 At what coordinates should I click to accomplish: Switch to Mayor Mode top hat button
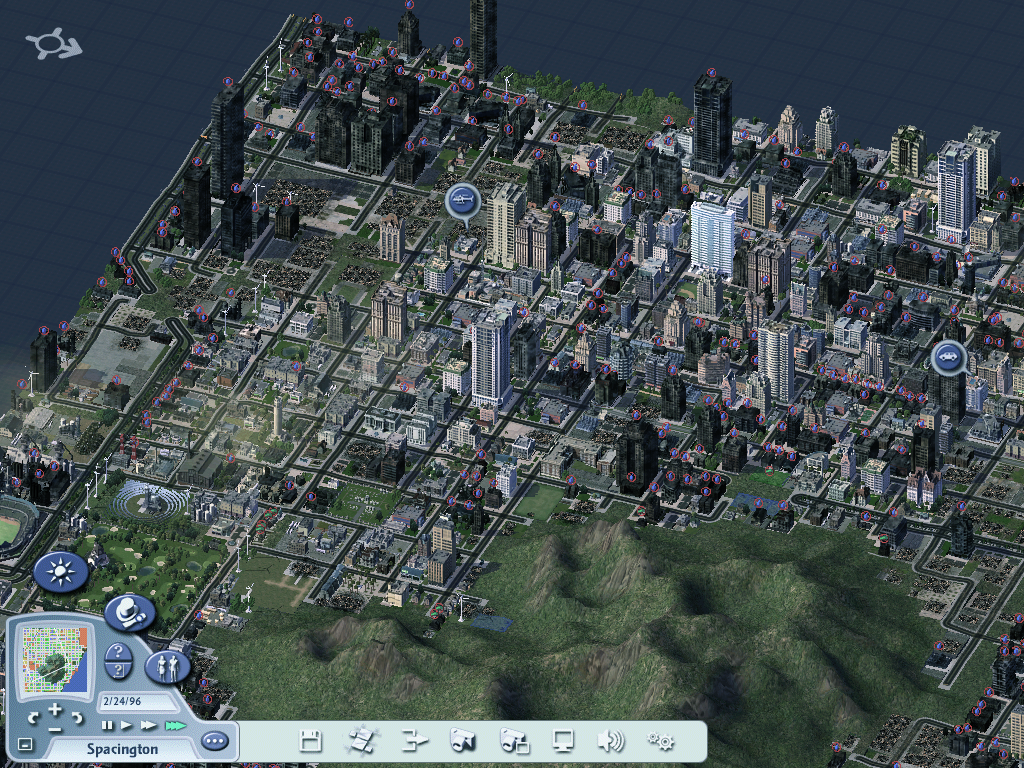coord(128,612)
